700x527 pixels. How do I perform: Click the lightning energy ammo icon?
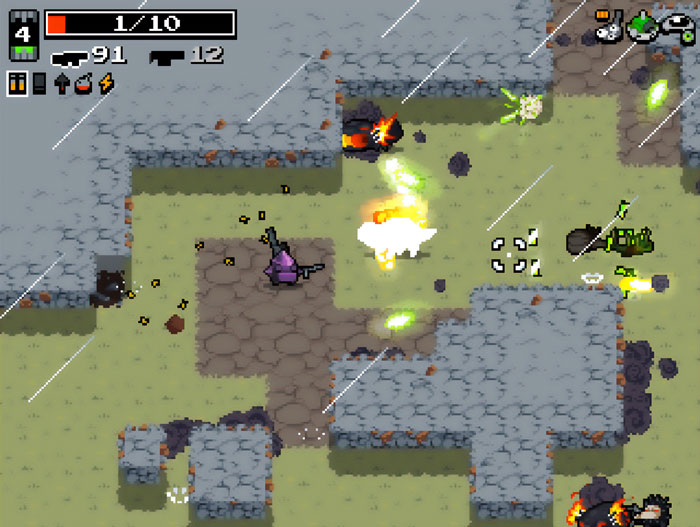(x=105, y=83)
